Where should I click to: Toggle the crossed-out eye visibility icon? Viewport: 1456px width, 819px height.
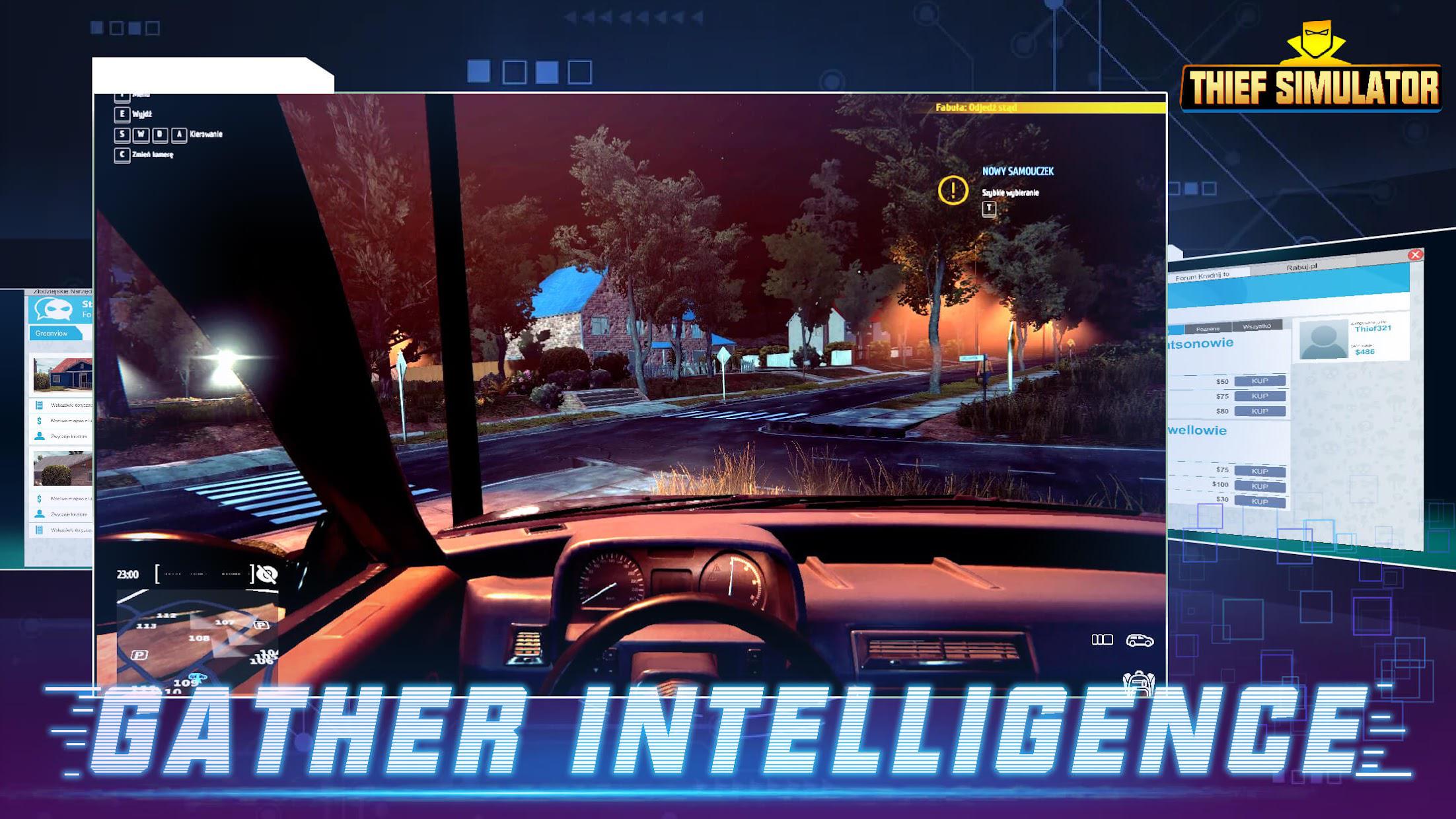click(266, 575)
